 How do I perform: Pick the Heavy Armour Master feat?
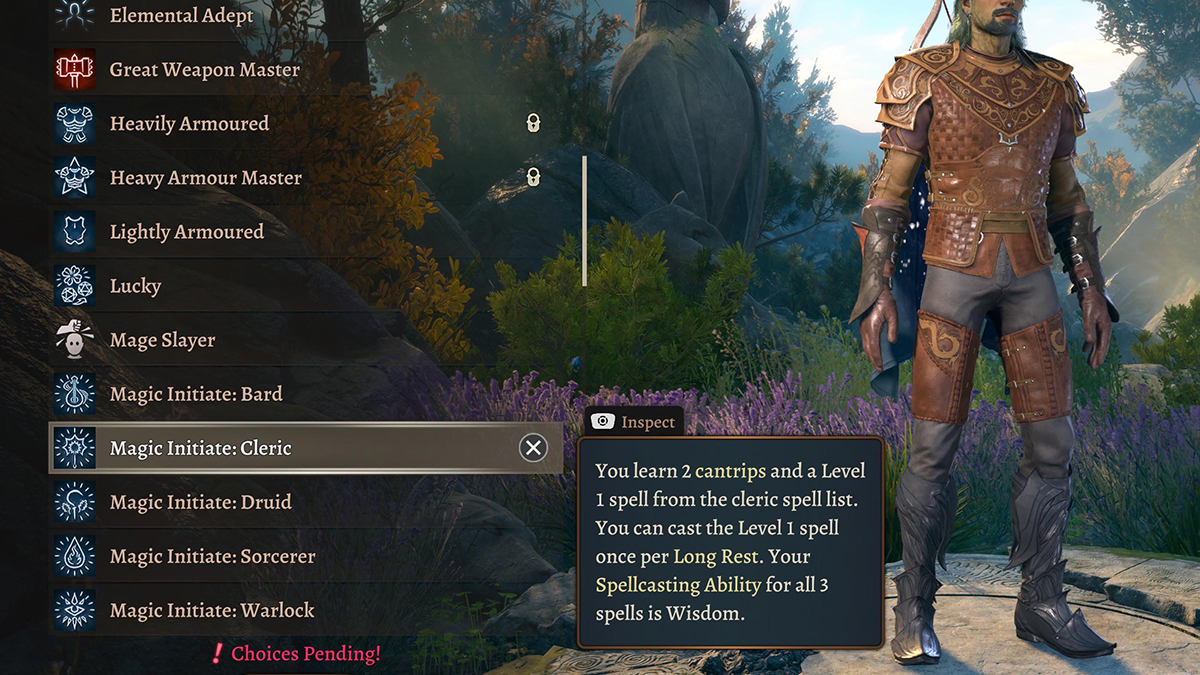(205, 178)
